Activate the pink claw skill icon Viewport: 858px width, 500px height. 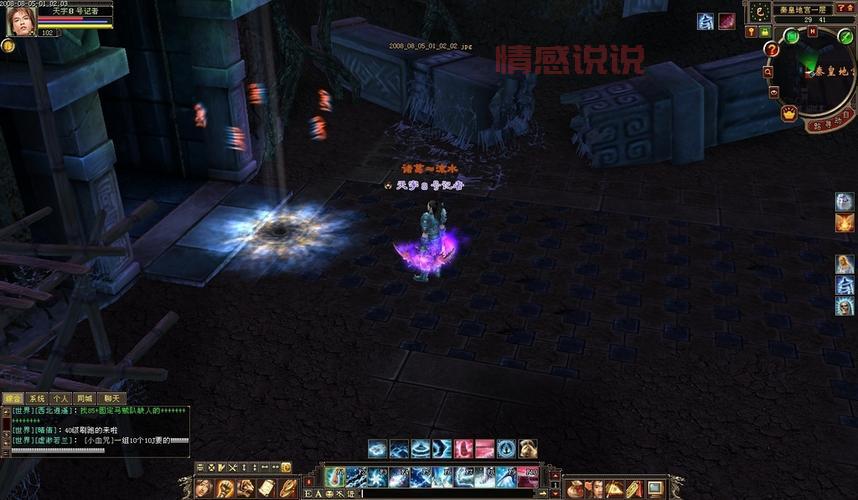click(464, 449)
